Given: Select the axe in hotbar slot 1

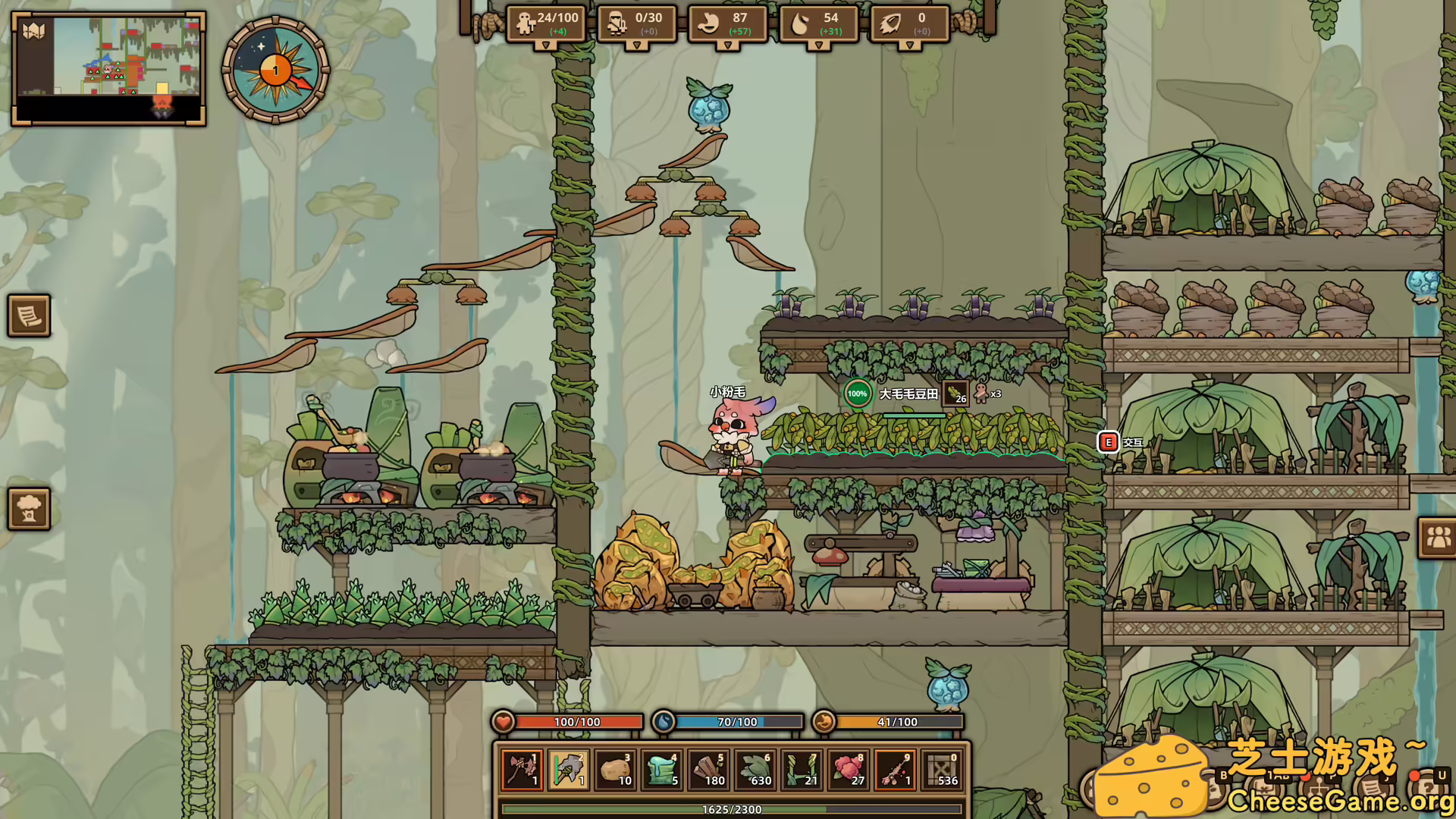Looking at the screenshot, I should click(x=520, y=770).
